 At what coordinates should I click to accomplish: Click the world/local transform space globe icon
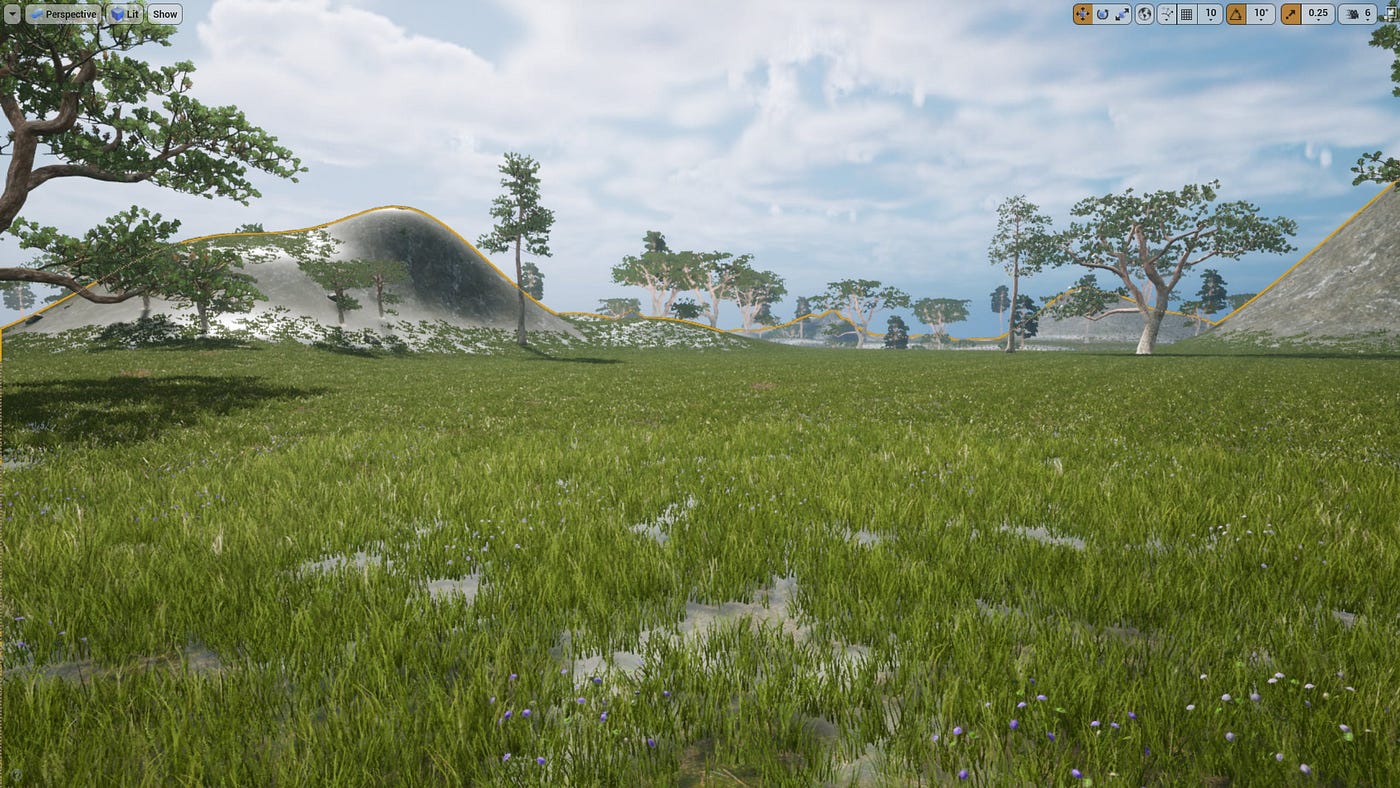pyautogui.click(x=1145, y=13)
